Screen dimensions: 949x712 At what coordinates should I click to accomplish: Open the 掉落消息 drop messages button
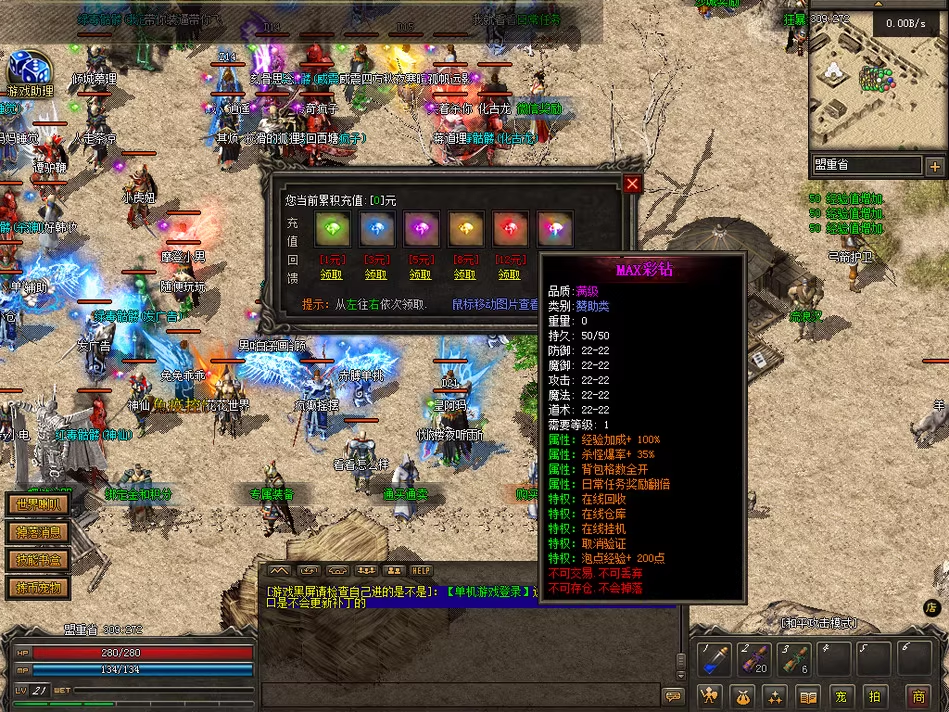click(x=38, y=532)
